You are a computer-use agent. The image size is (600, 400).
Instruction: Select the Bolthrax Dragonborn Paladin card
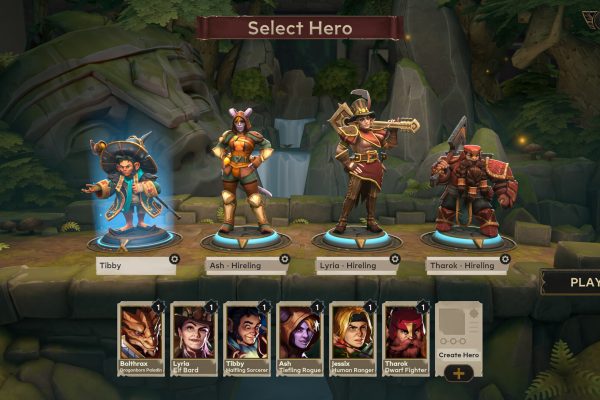(140, 339)
